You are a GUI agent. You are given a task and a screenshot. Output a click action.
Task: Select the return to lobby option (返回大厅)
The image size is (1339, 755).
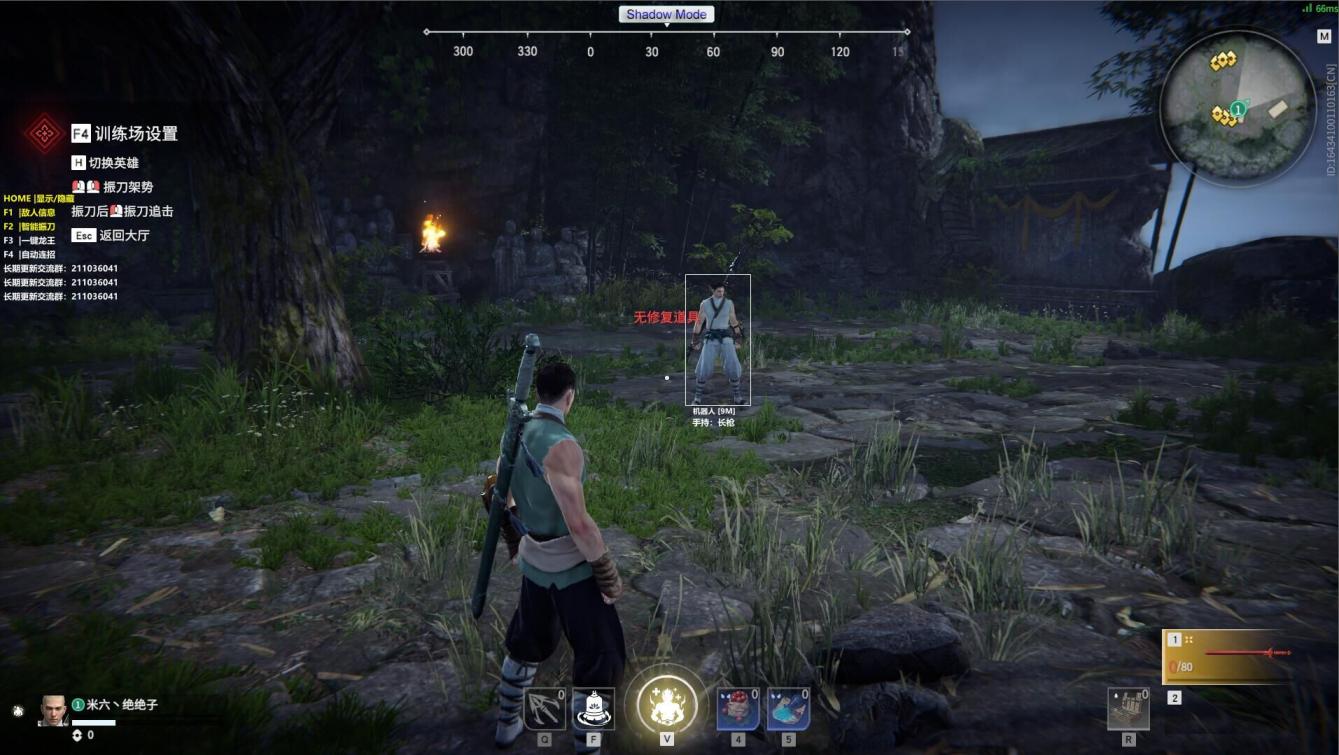click(123, 235)
